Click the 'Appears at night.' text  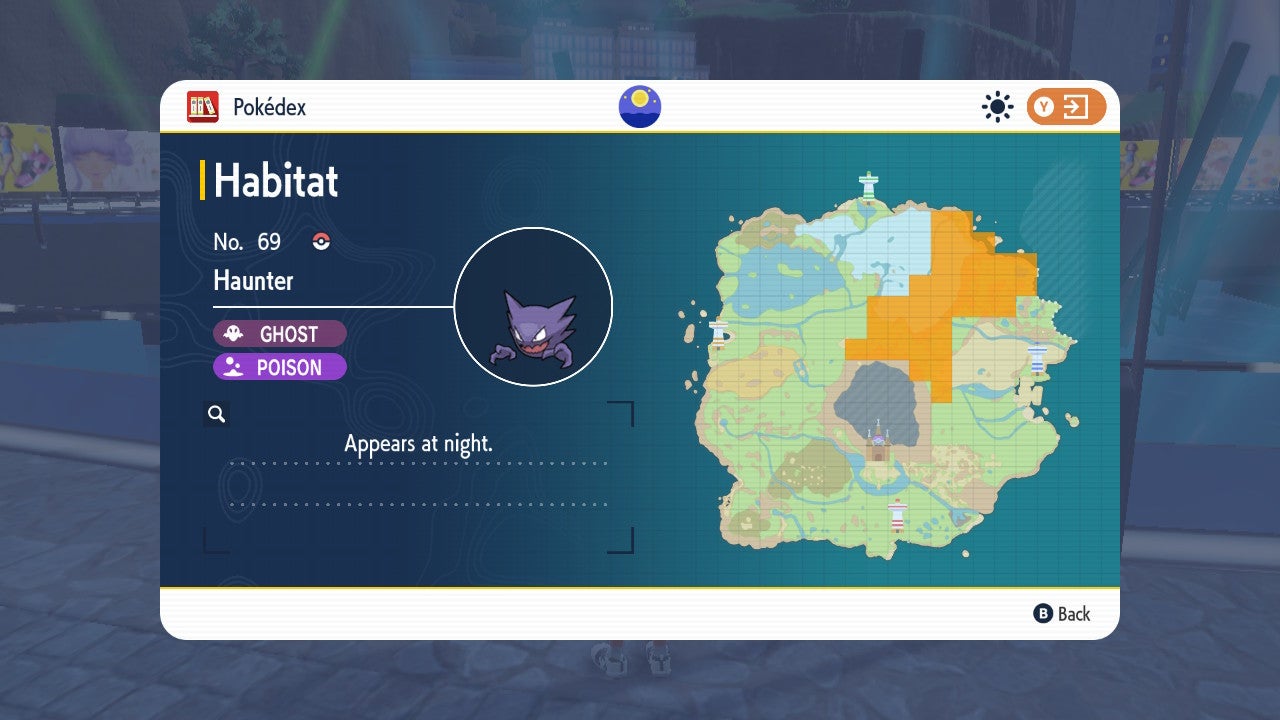coord(419,443)
